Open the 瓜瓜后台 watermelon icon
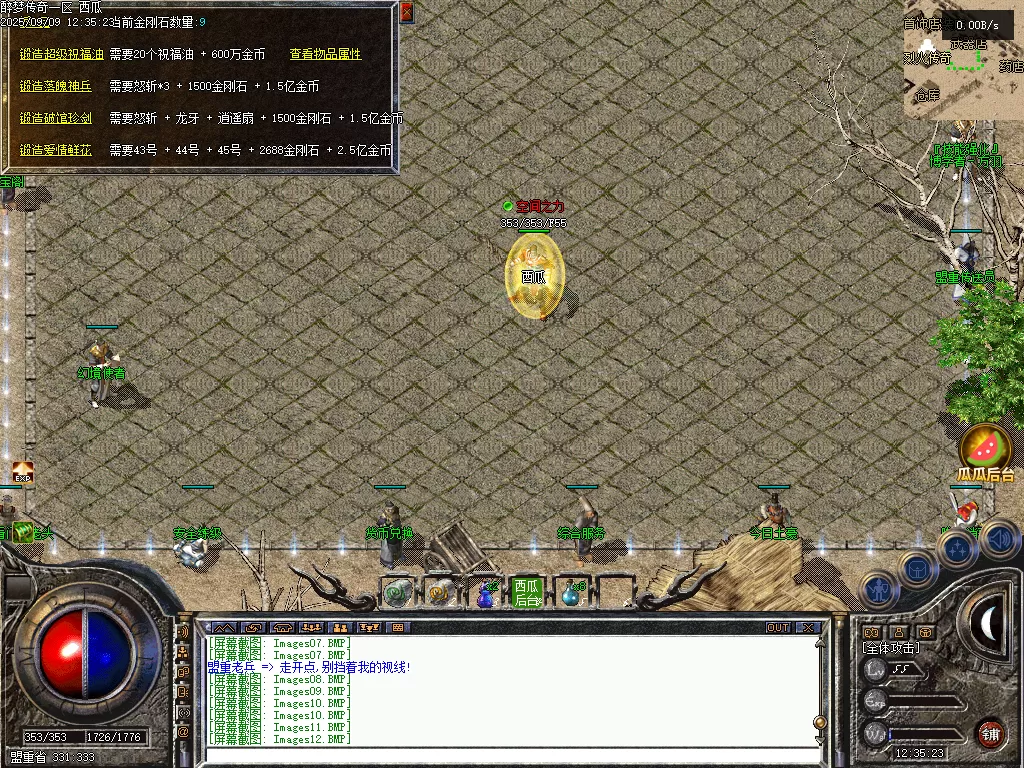 click(985, 446)
